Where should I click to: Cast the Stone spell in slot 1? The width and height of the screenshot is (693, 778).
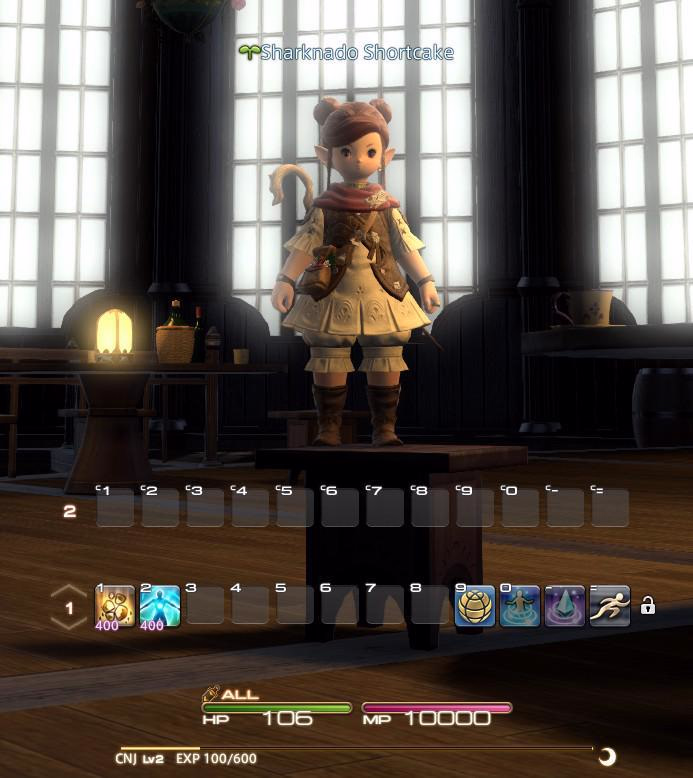[x=115, y=606]
